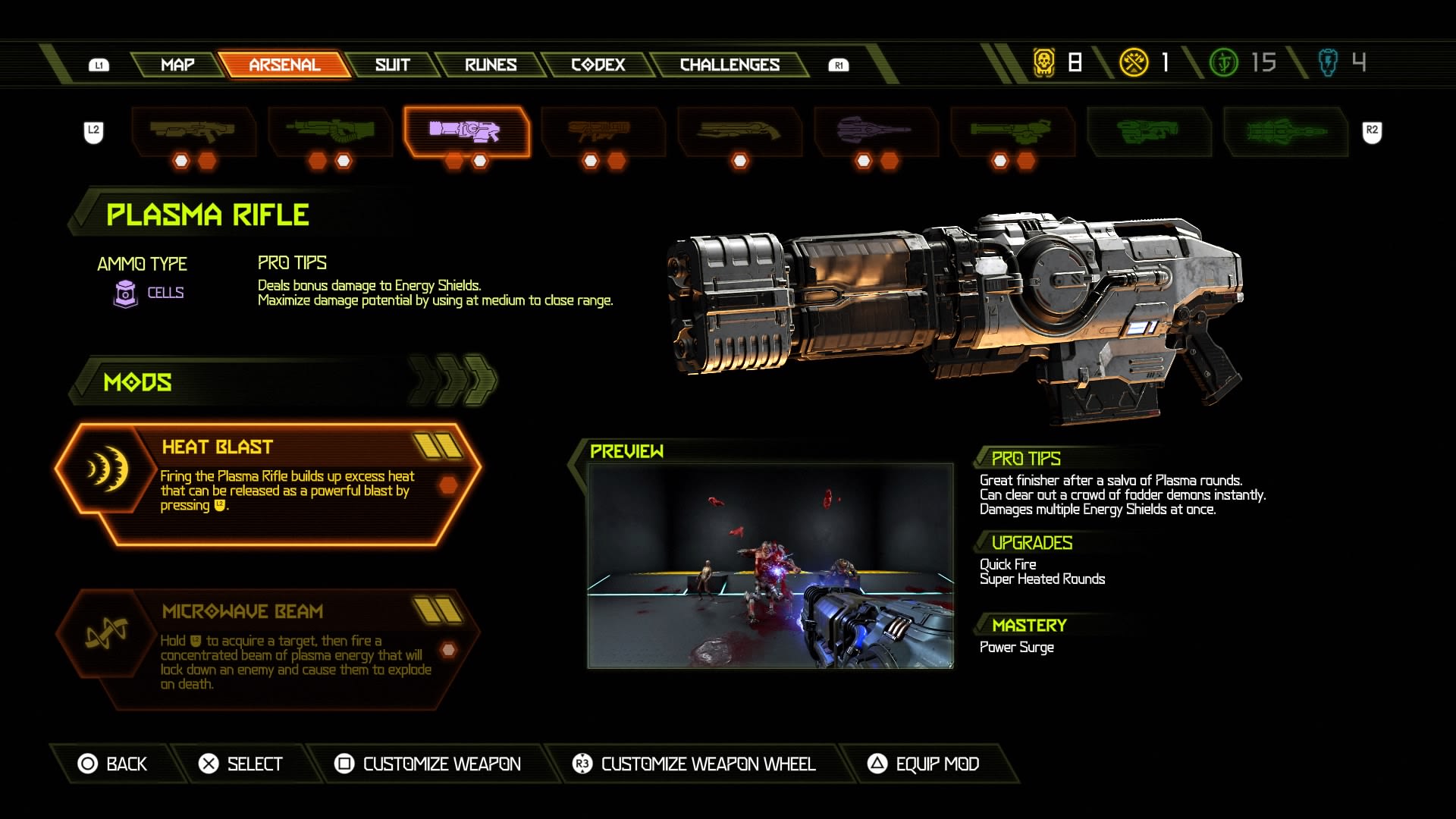1456x819 pixels.
Task: Select the Combat Shotgun weapon slot
Action: click(x=193, y=132)
